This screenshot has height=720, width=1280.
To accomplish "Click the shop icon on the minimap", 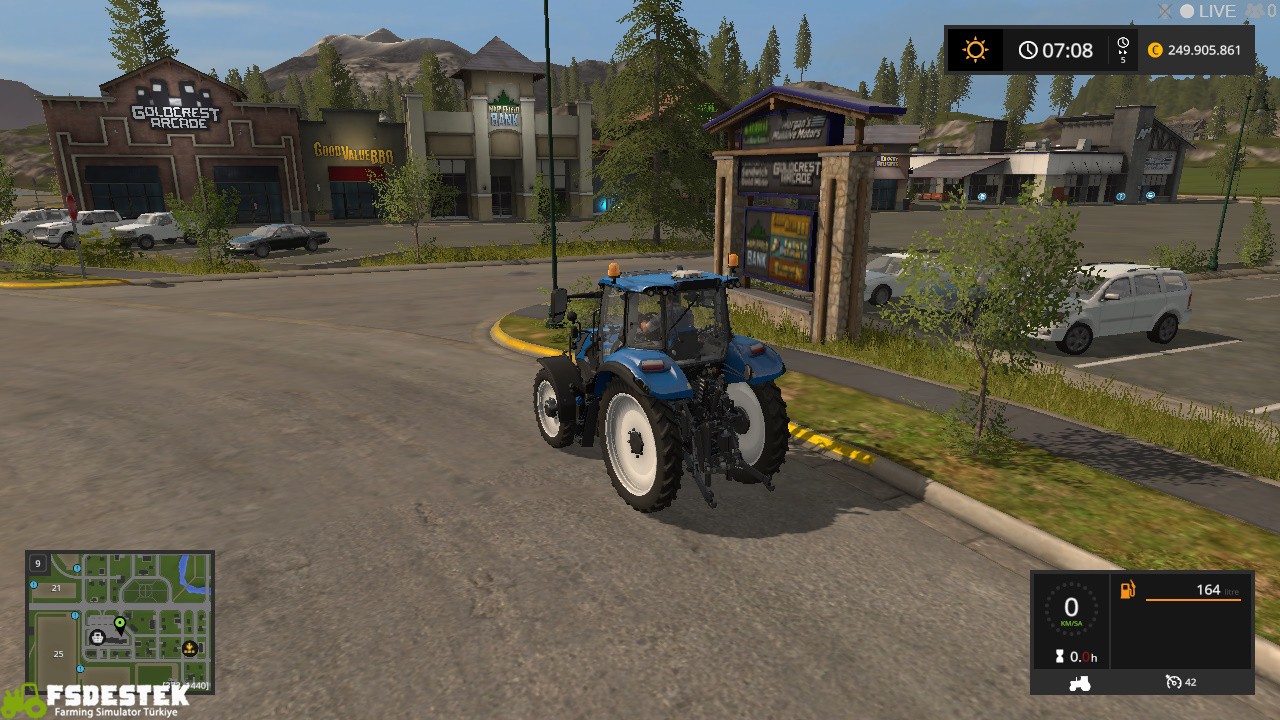I will click(98, 637).
